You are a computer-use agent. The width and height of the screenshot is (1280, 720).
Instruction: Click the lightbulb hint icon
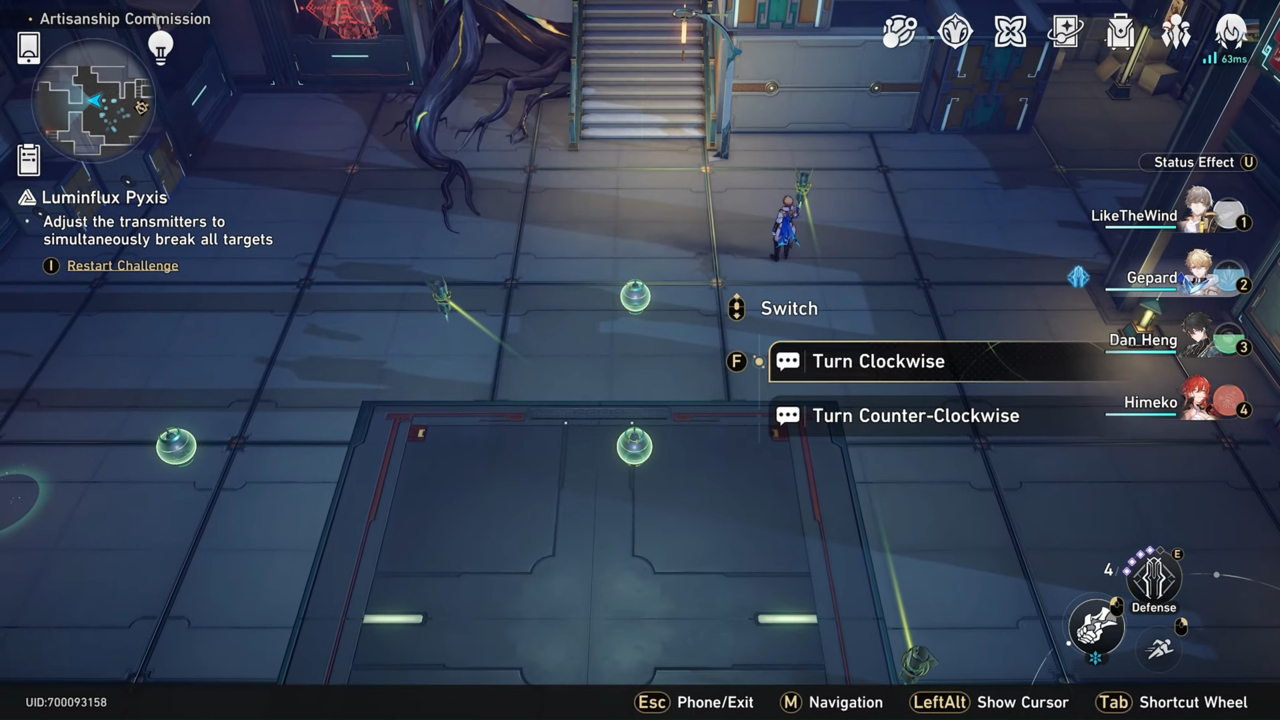pos(160,47)
